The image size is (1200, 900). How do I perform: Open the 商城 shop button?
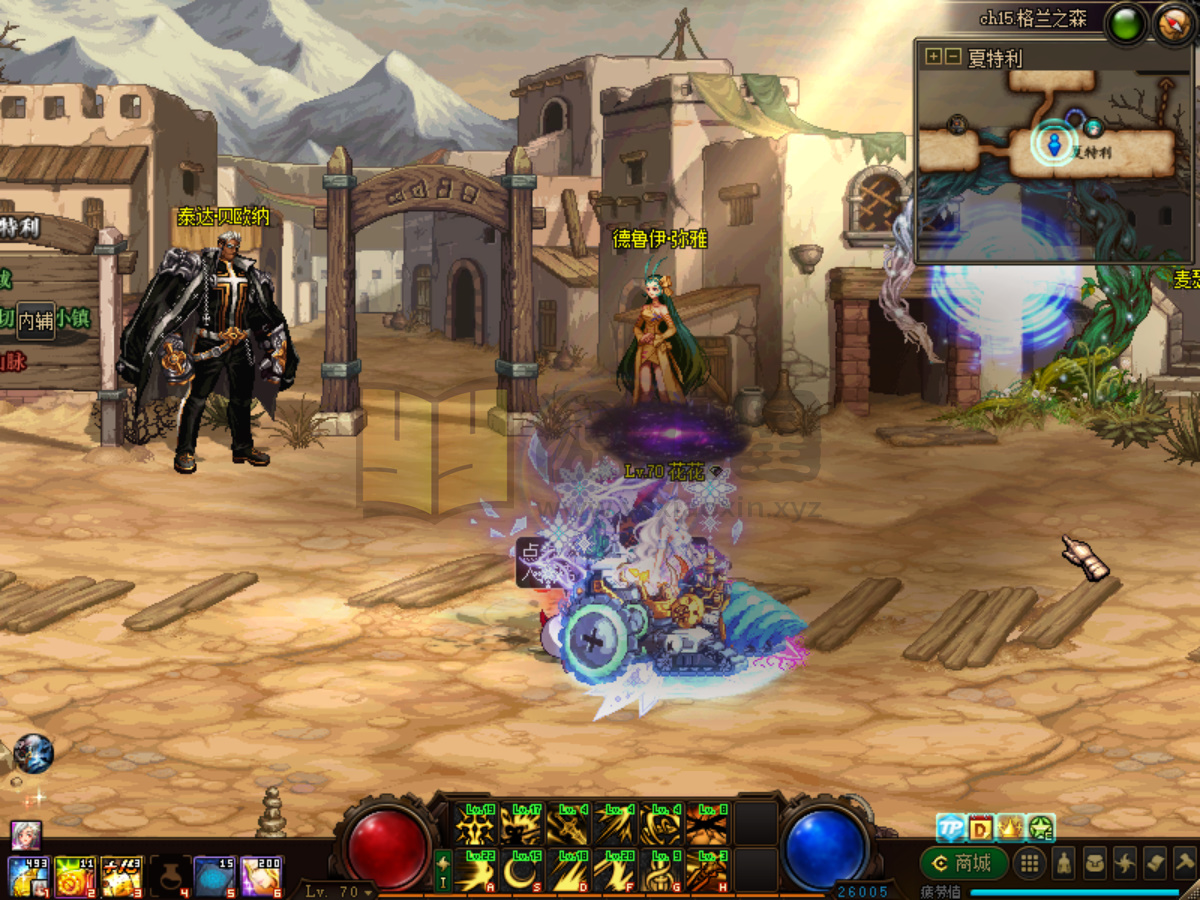[x=964, y=862]
